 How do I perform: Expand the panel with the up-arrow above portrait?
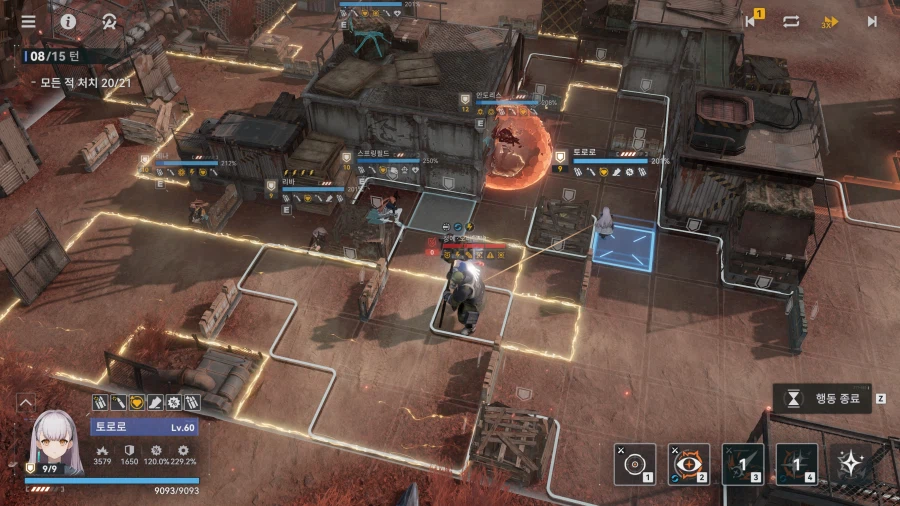(27, 402)
